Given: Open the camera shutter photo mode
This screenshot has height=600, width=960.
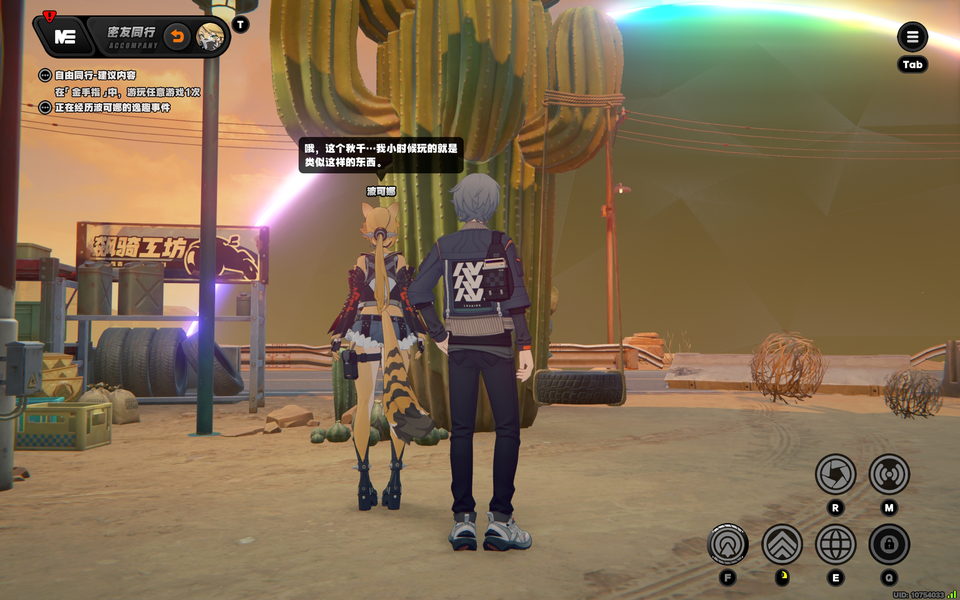Looking at the screenshot, I should (x=835, y=474).
